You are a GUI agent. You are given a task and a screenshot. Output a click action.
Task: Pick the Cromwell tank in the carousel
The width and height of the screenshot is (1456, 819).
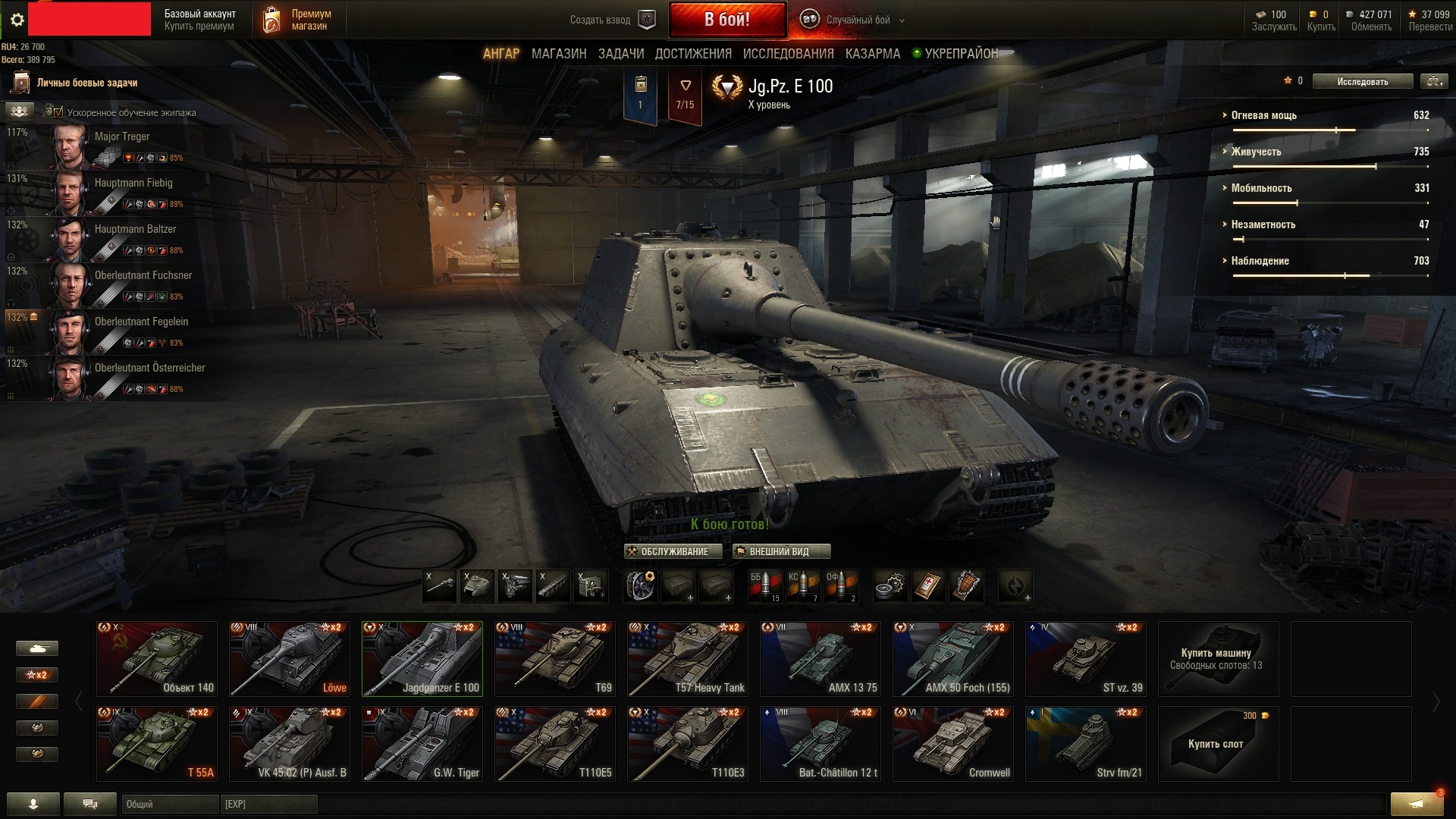click(x=953, y=743)
